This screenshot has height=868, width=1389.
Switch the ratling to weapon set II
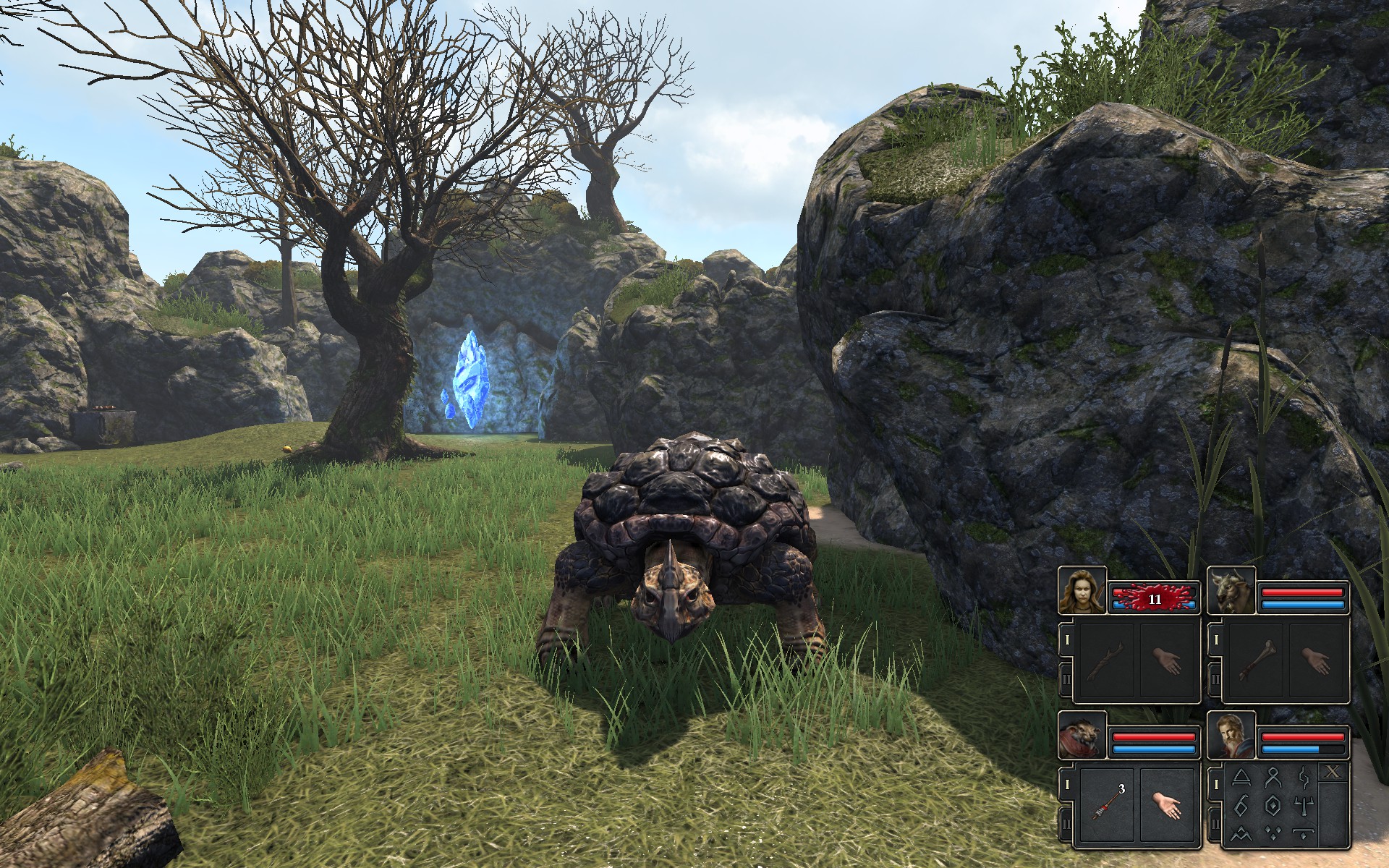pos(1066,823)
